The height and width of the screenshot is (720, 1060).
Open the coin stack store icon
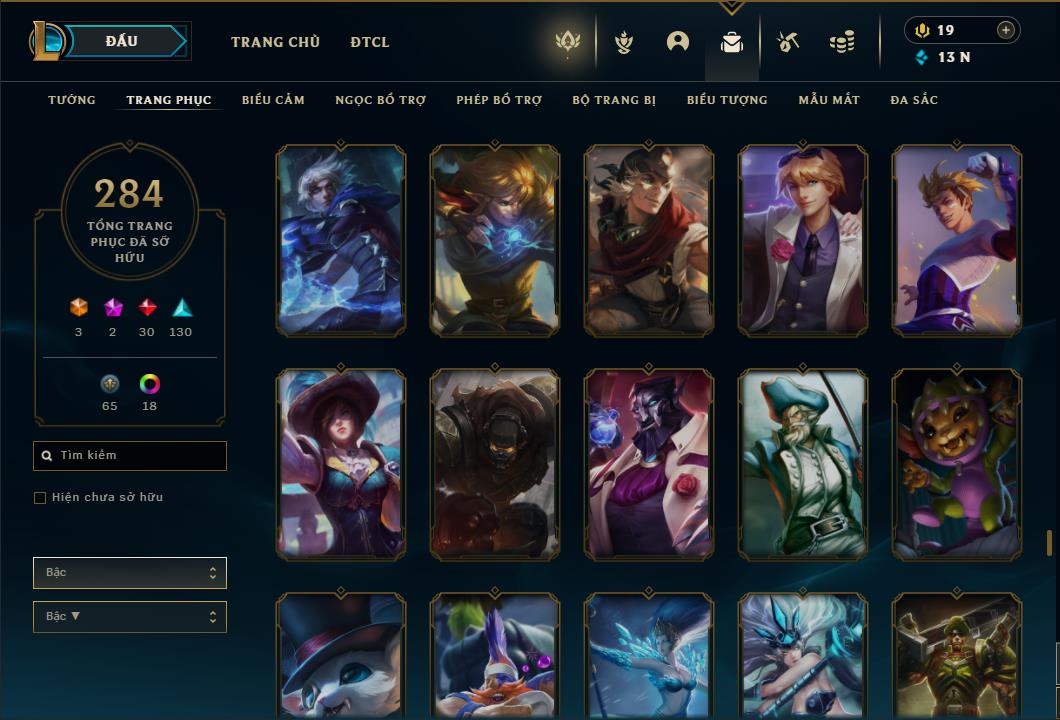(842, 42)
